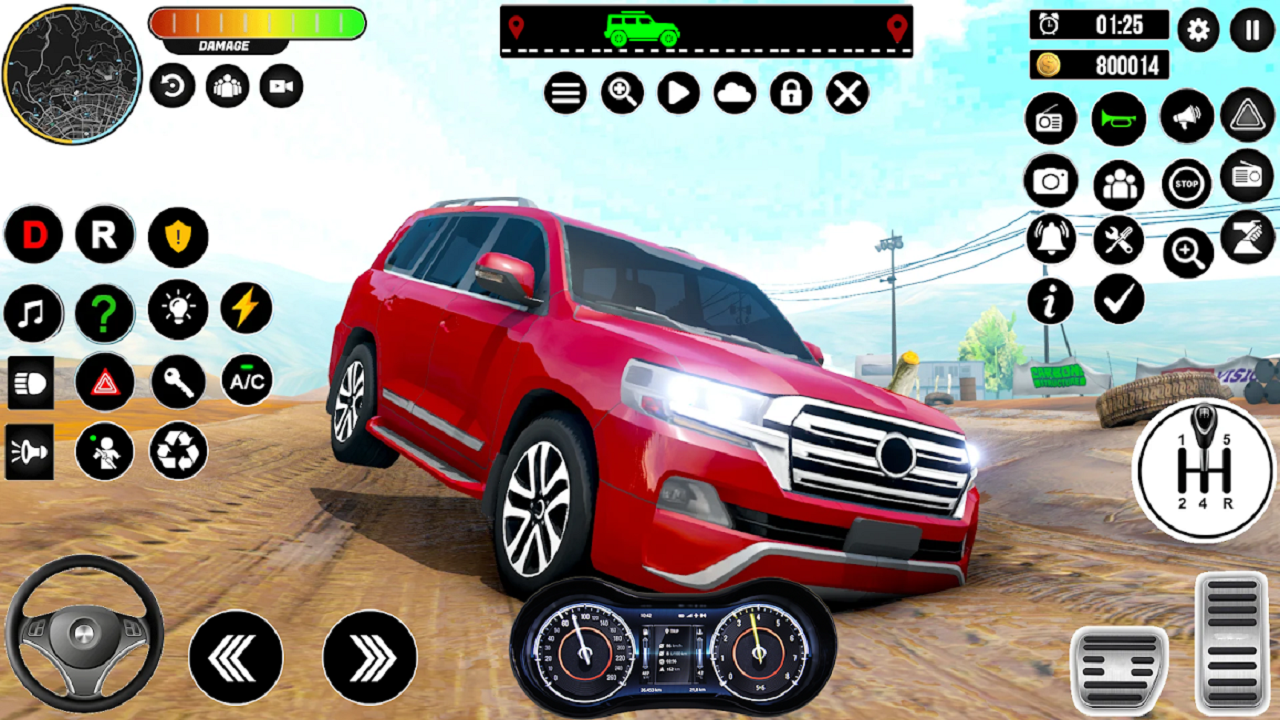Open the hamburger menu
The height and width of the screenshot is (720, 1280).
click(566, 94)
